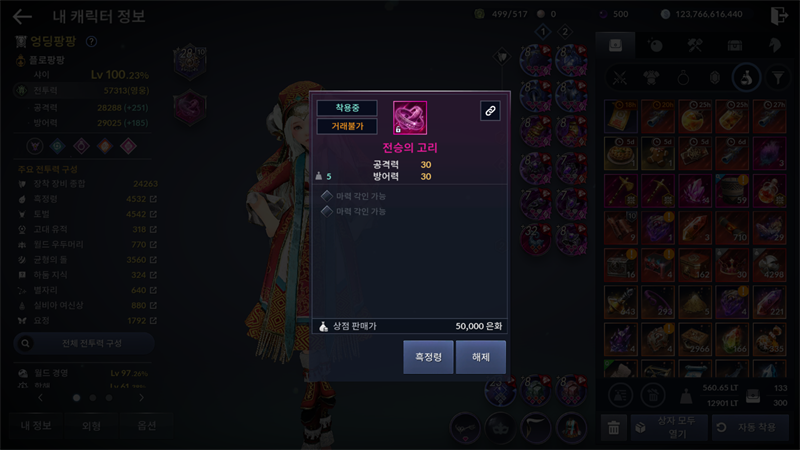
Task: Open the inventory filter funnel icon
Action: (776, 77)
